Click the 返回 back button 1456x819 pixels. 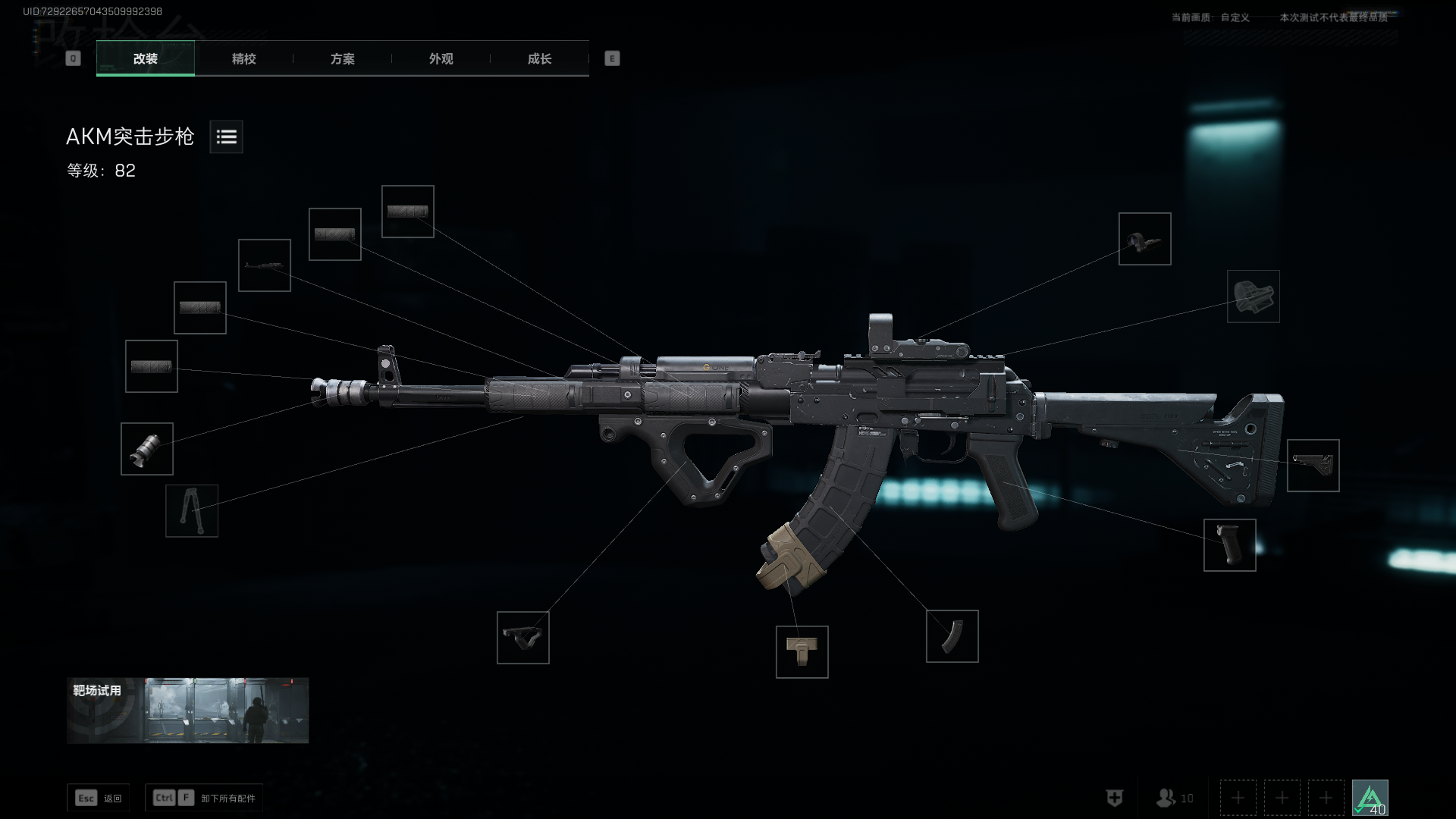tap(99, 798)
